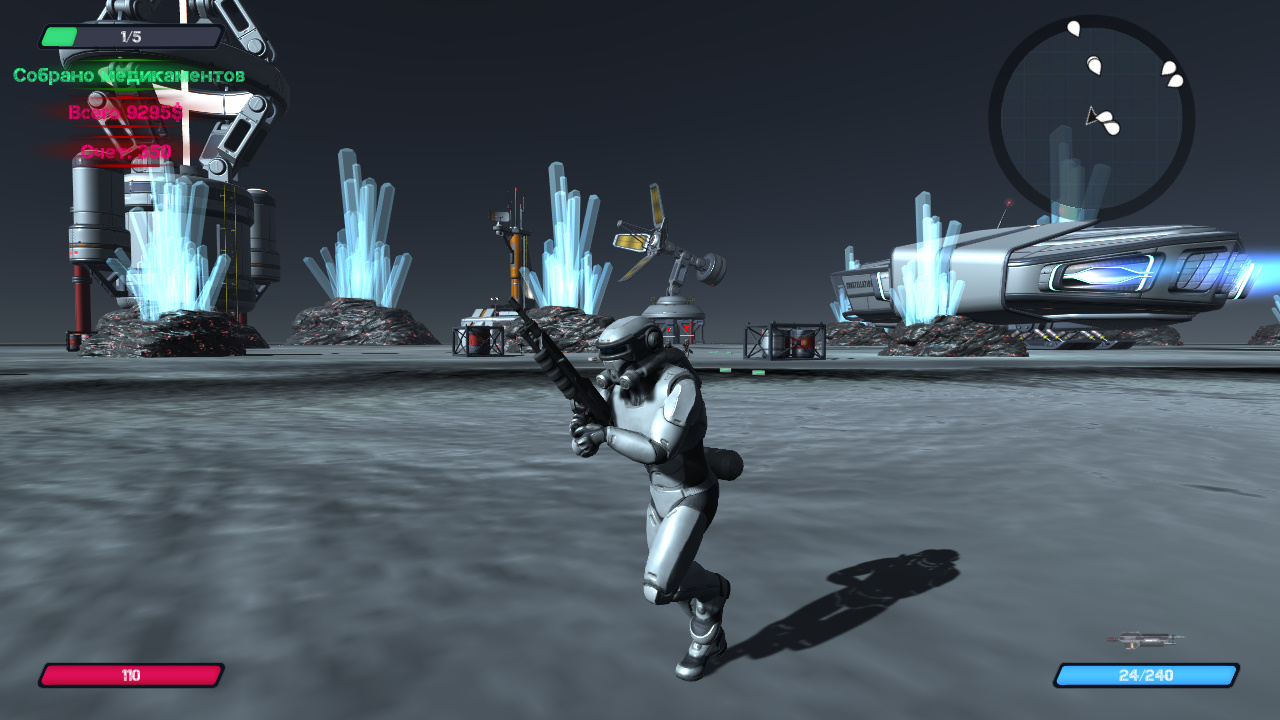Click the green fill of the collection bar
The width and height of the screenshot is (1280, 720).
pyautogui.click(x=58, y=36)
